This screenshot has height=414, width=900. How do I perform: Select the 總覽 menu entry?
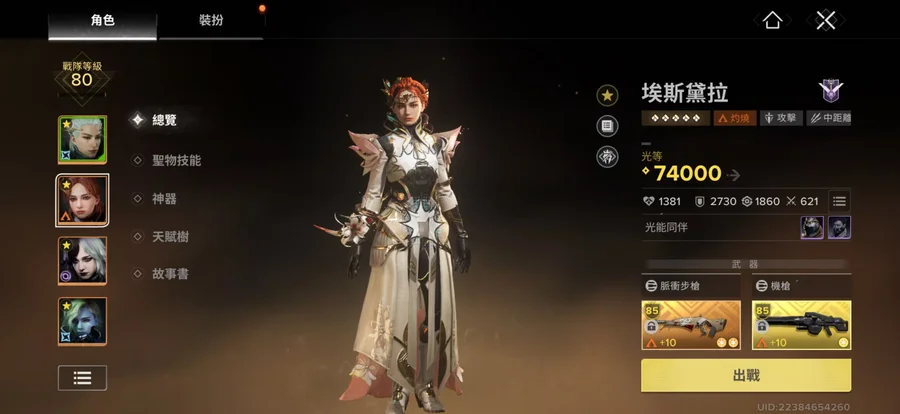click(x=163, y=120)
